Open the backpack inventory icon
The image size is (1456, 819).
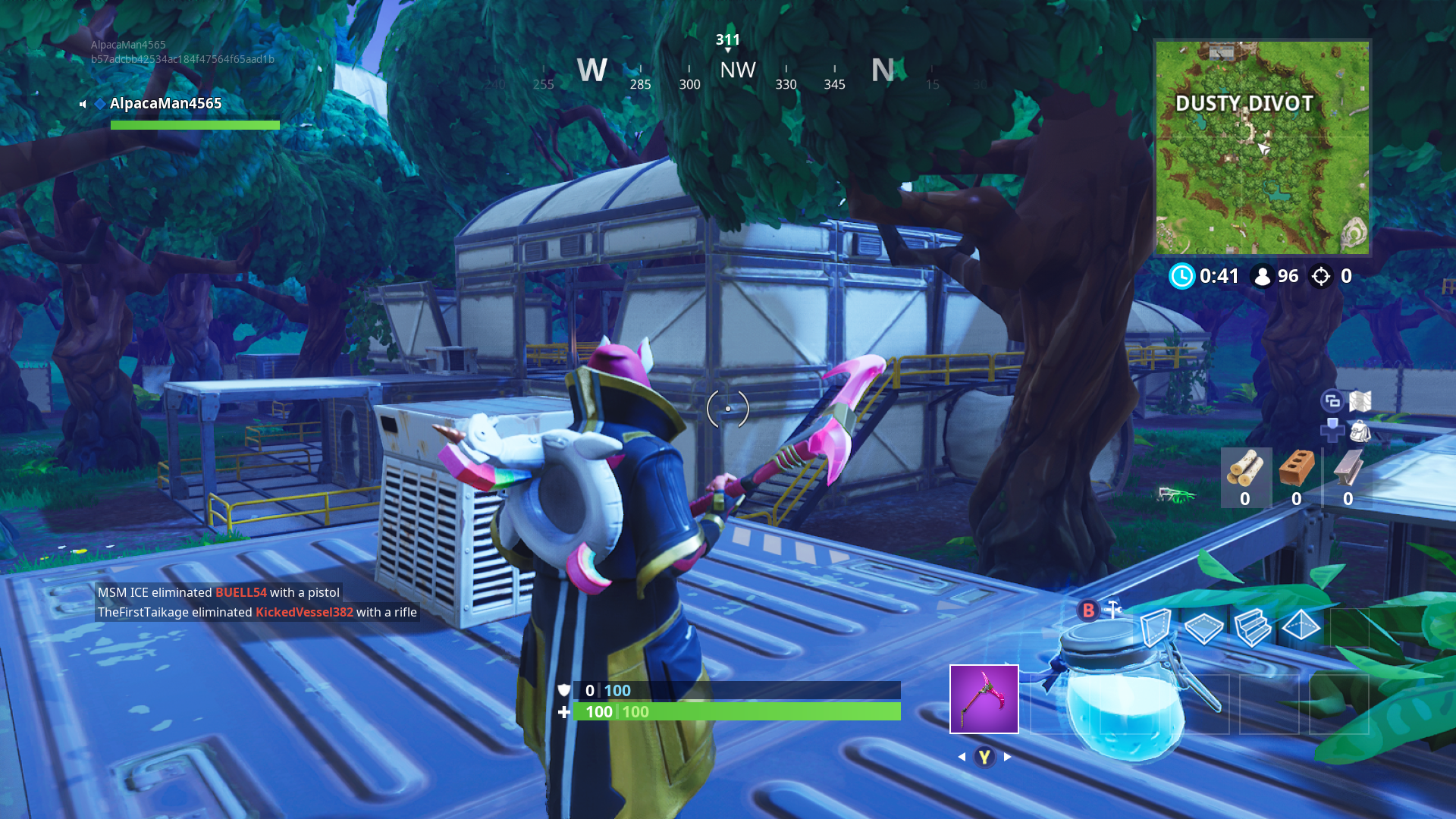coord(1360,431)
